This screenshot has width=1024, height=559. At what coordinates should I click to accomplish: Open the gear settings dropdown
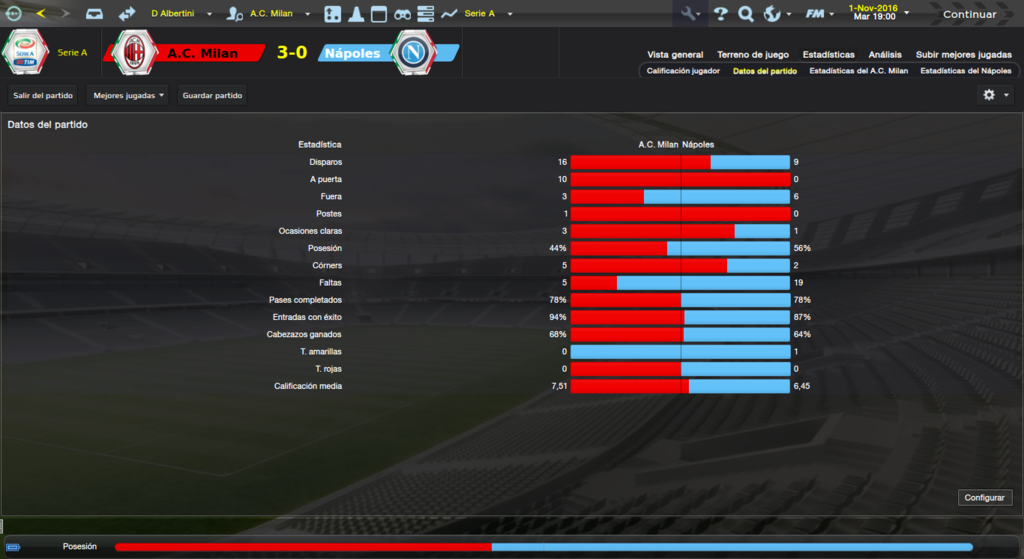[995, 95]
